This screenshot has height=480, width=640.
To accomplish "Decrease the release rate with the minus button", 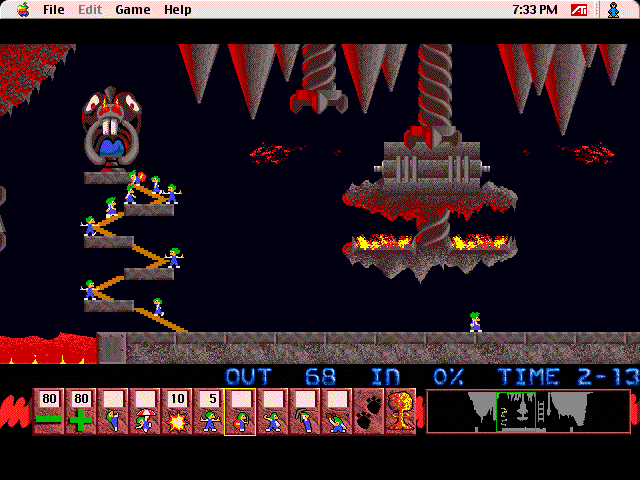I will tap(48, 412).
